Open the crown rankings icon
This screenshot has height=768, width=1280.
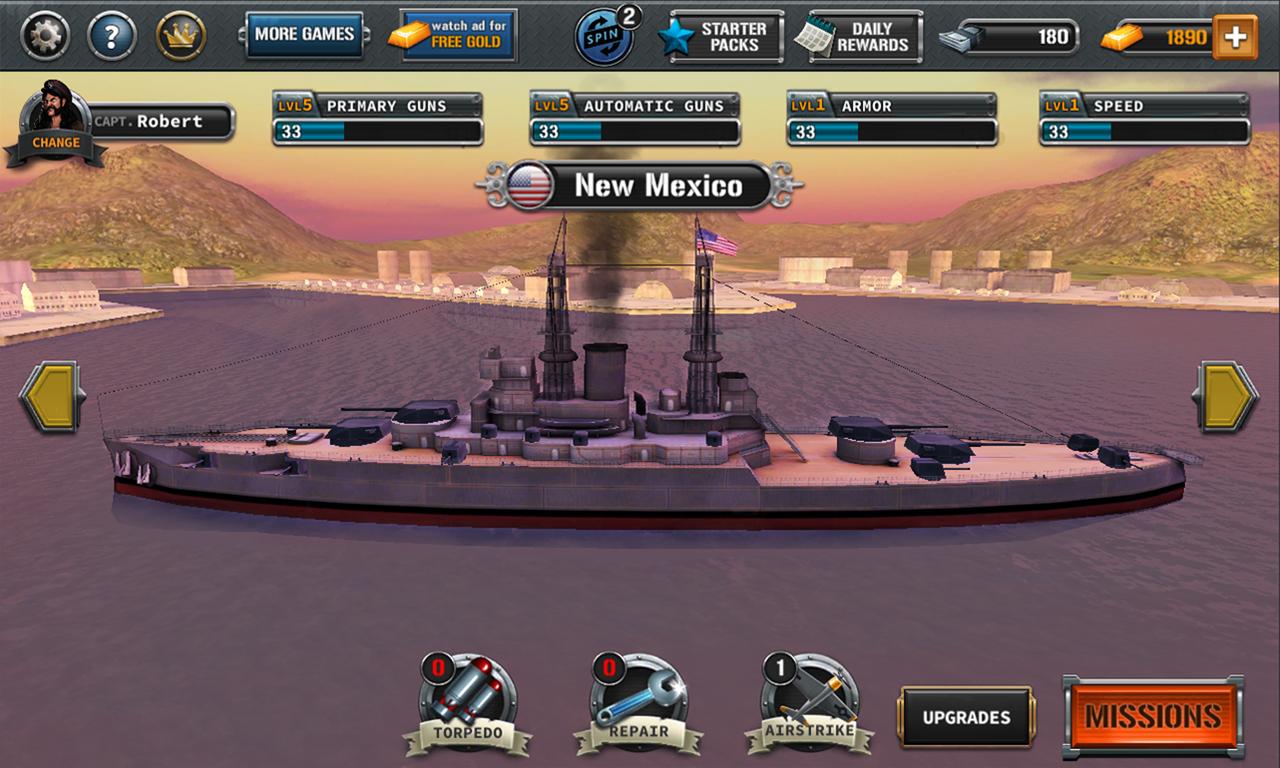(x=178, y=33)
